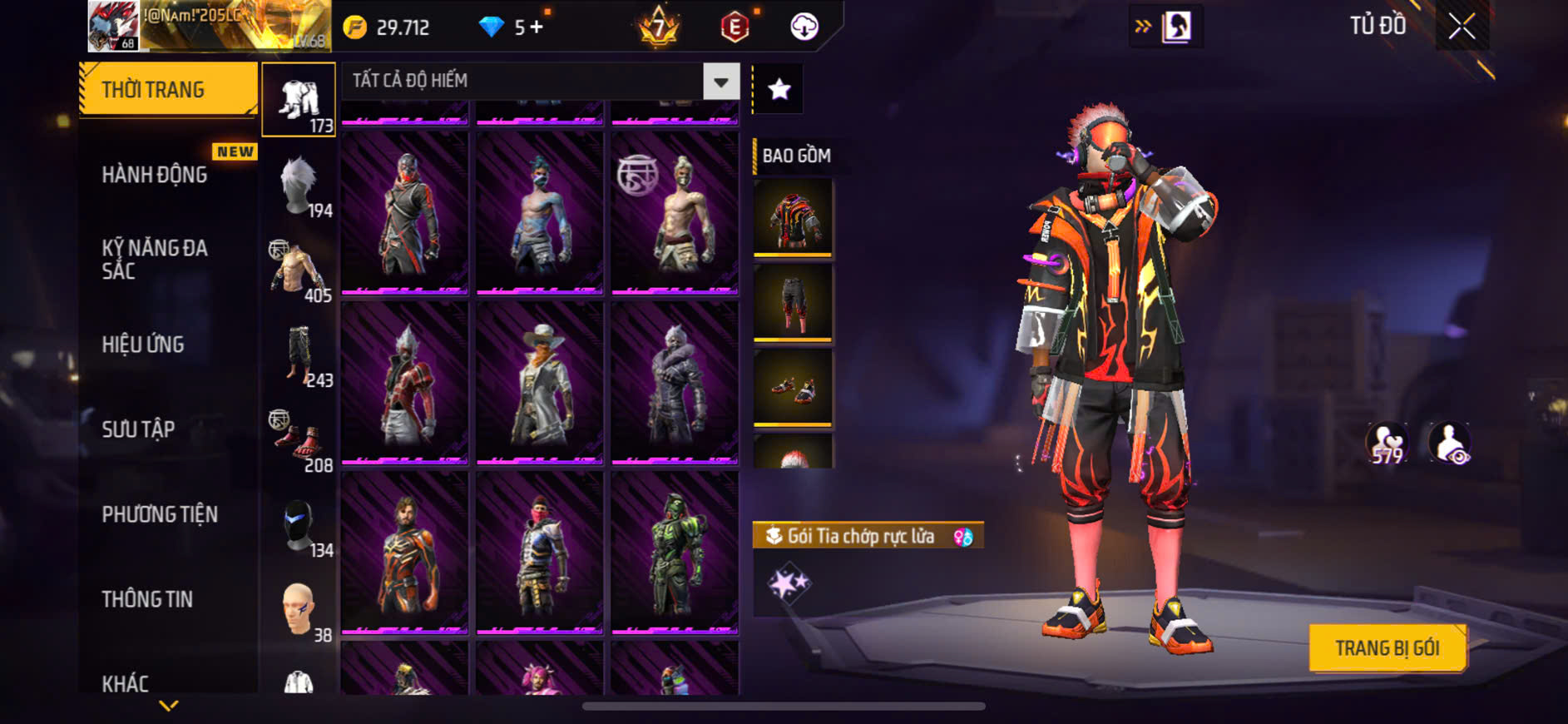Go to the Sưu Tập tab
The image size is (1568, 724).
(x=138, y=429)
